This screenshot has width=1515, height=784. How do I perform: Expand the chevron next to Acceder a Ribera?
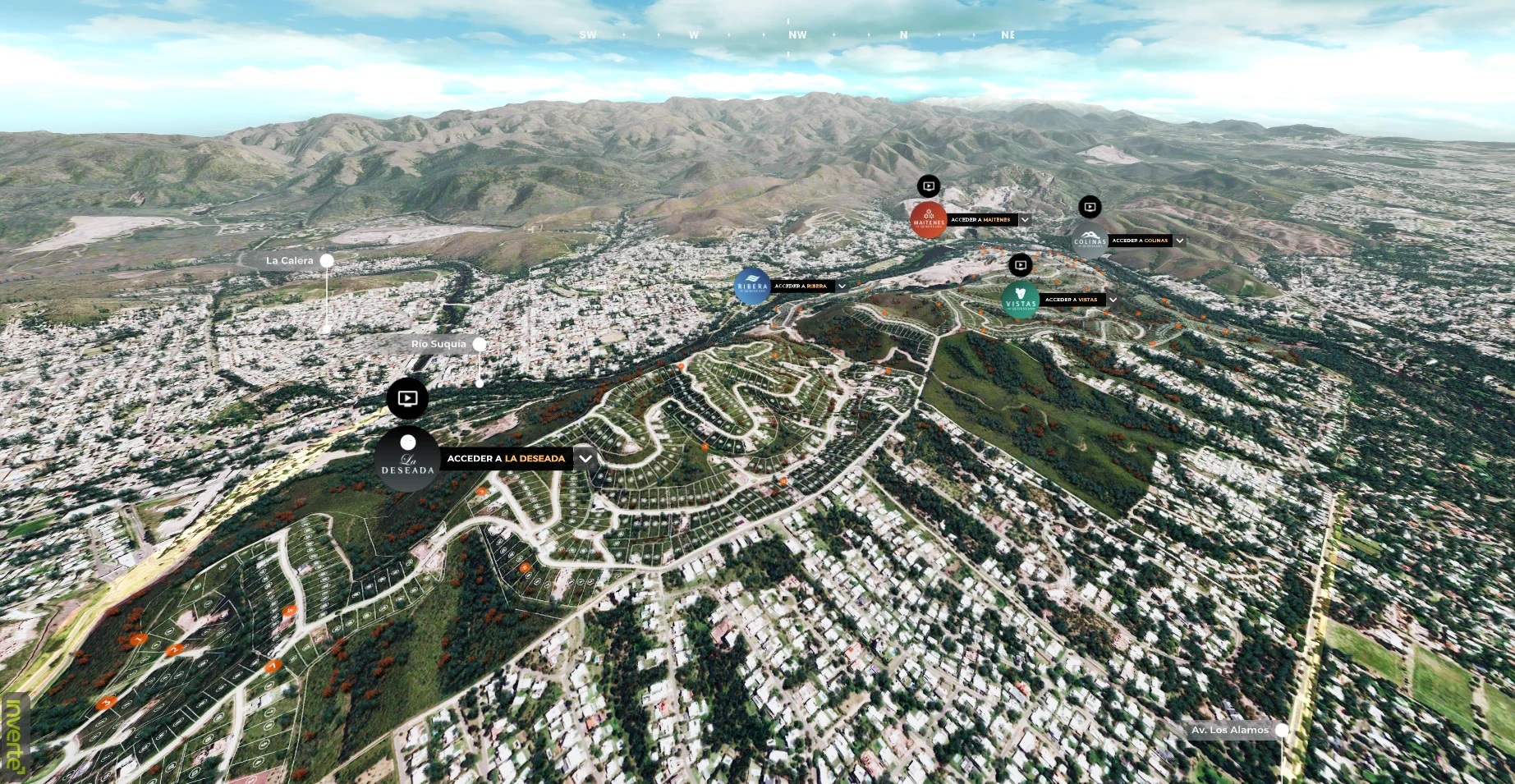click(x=842, y=287)
